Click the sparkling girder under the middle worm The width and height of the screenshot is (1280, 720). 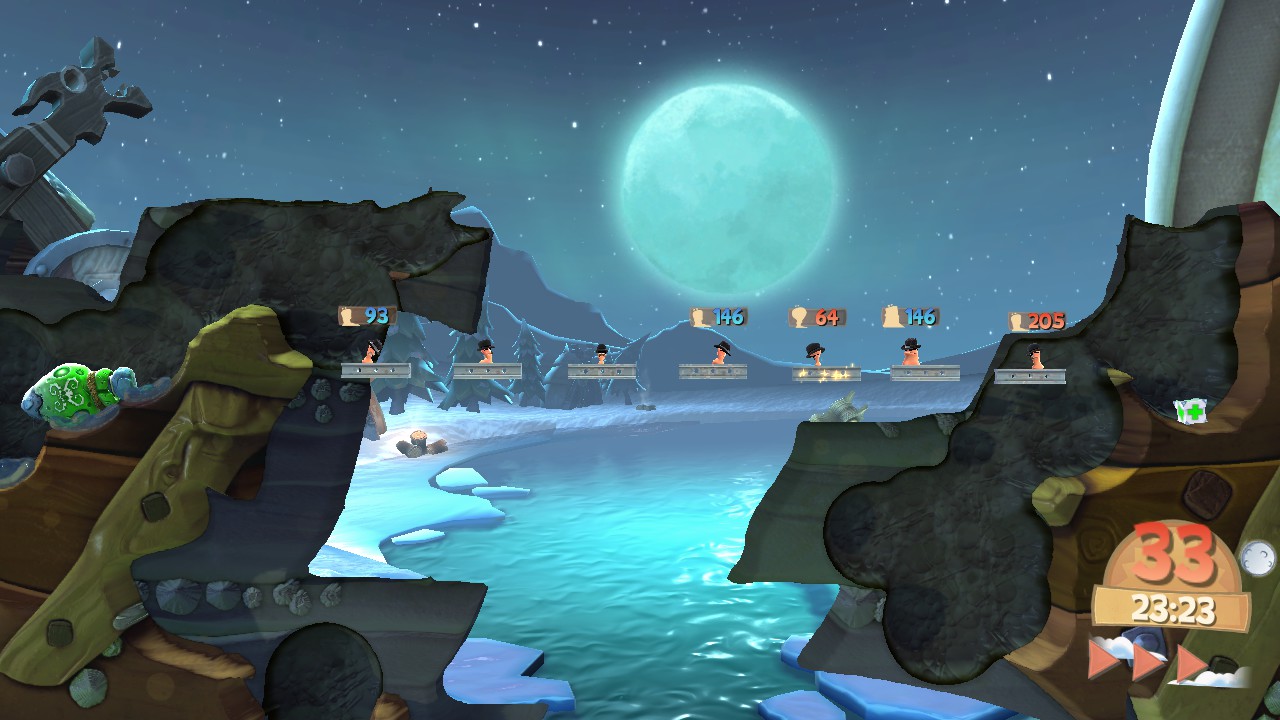(x=826, y=374)
